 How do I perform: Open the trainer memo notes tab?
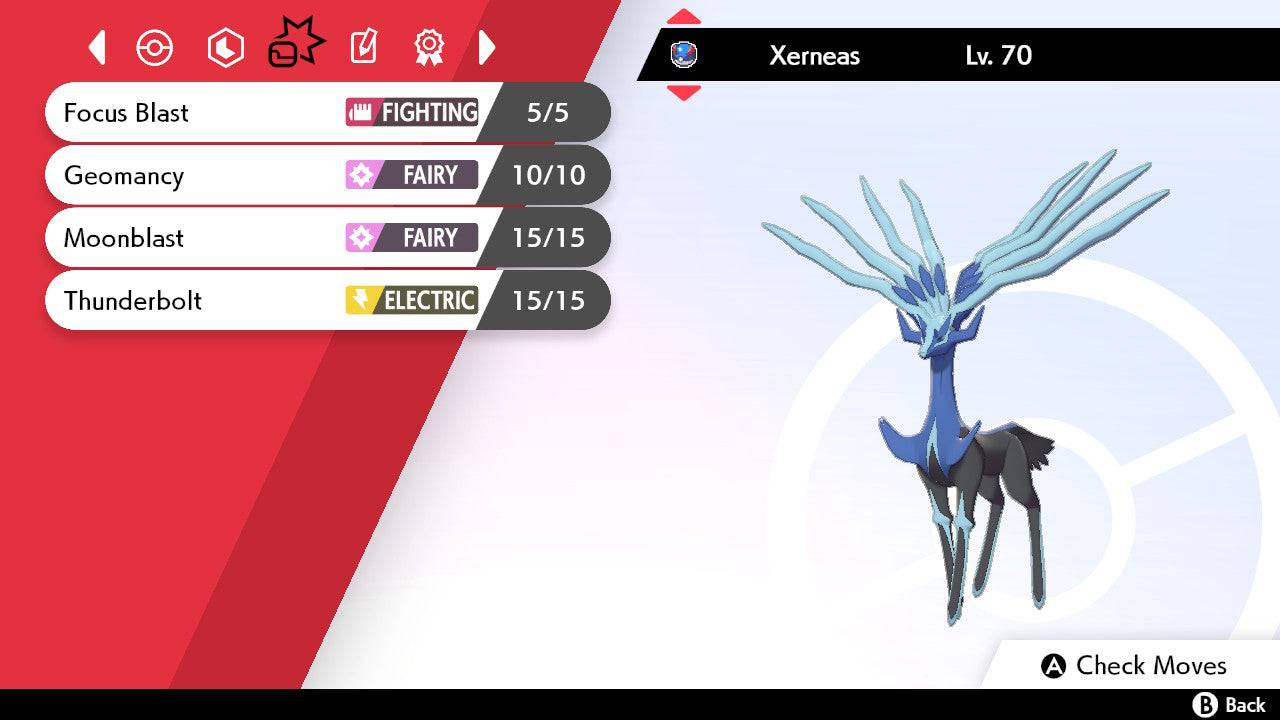363,47
